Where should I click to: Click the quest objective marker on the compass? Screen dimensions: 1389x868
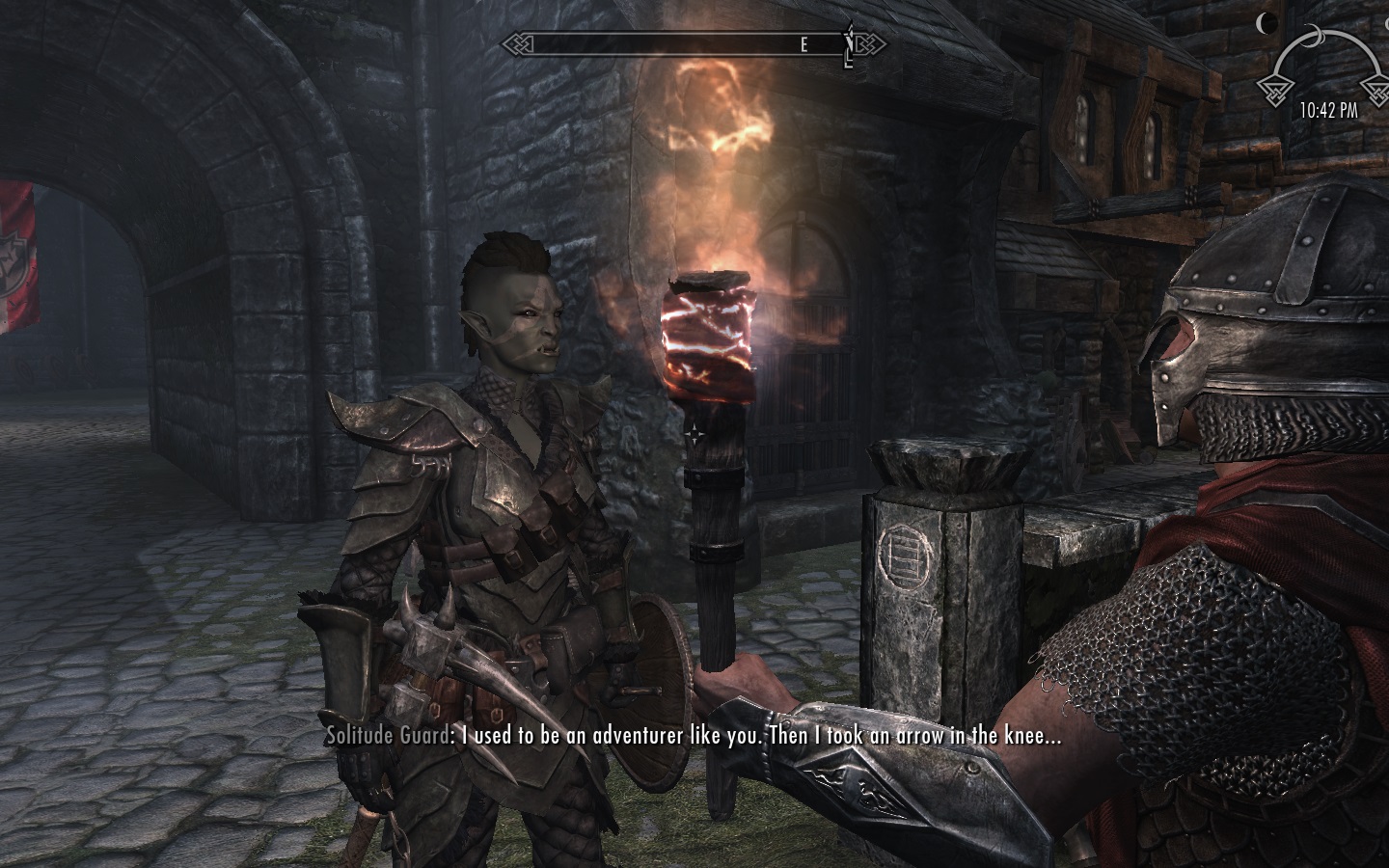[x=848, y=42]
